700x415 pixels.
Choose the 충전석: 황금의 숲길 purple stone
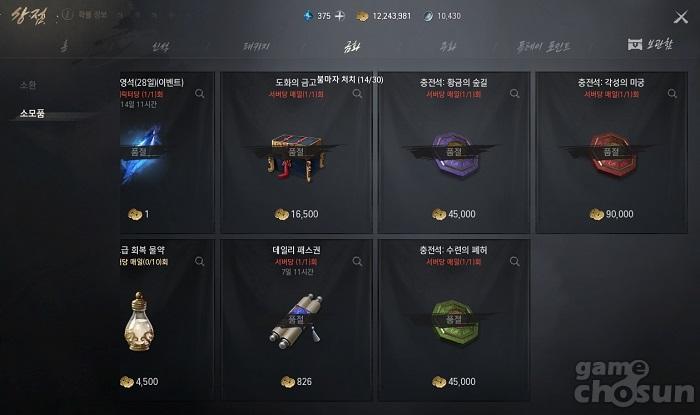(453, 152)
